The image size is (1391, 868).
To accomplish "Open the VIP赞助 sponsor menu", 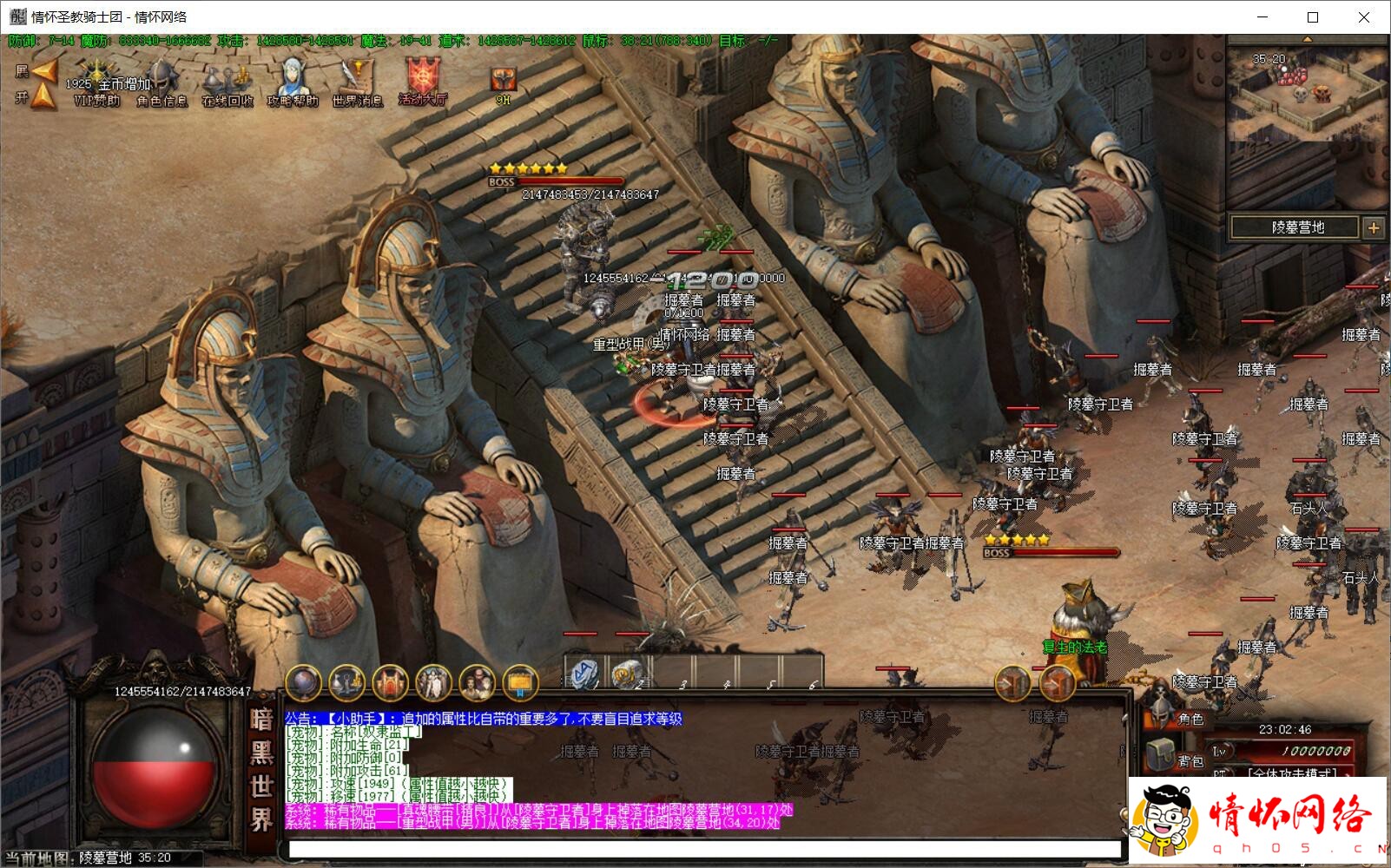I will 96,81.
